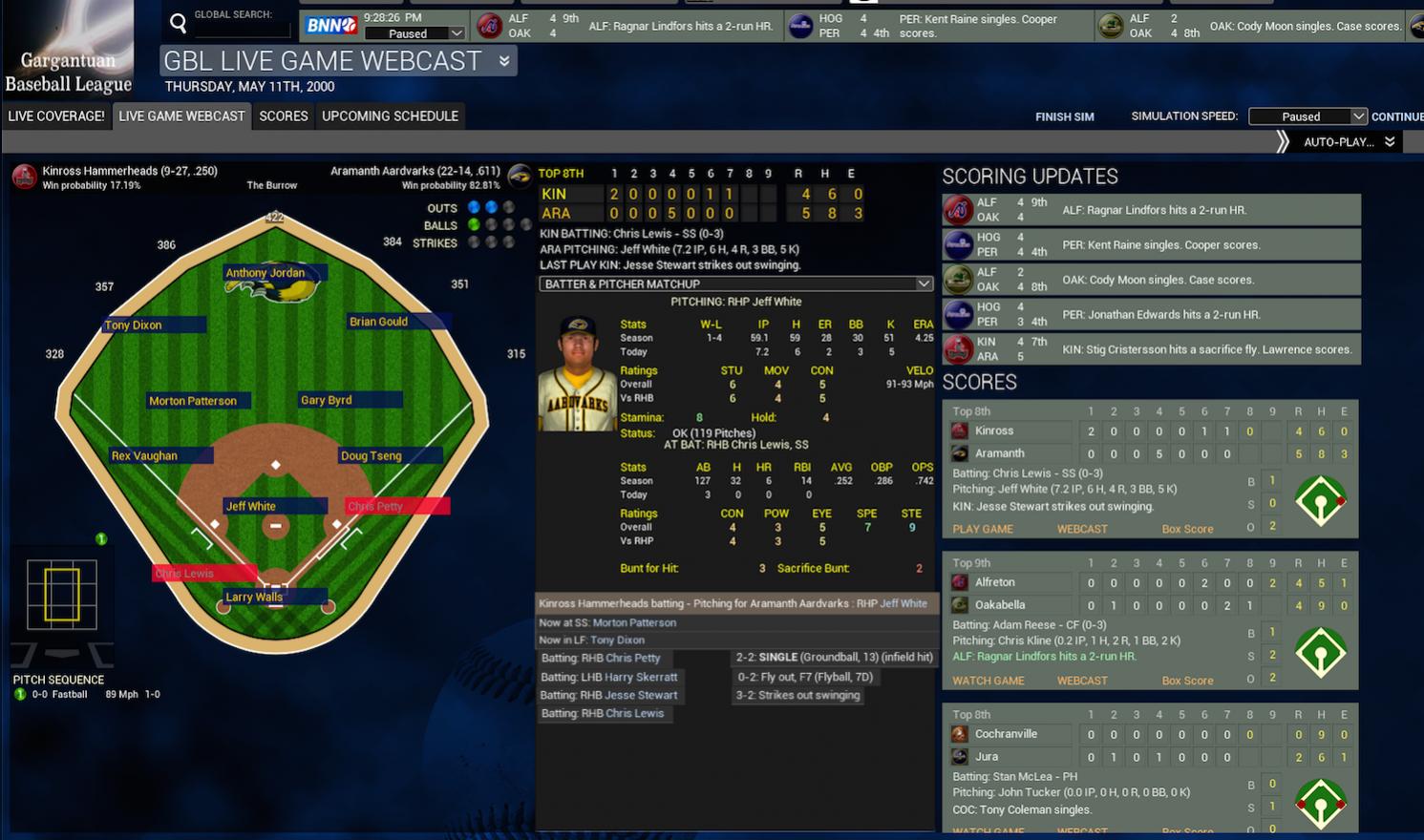The height and width of the screenshot is (840, 1424).
Task: Open Morton Patterson's link in play log
Action: pos(634,622)
